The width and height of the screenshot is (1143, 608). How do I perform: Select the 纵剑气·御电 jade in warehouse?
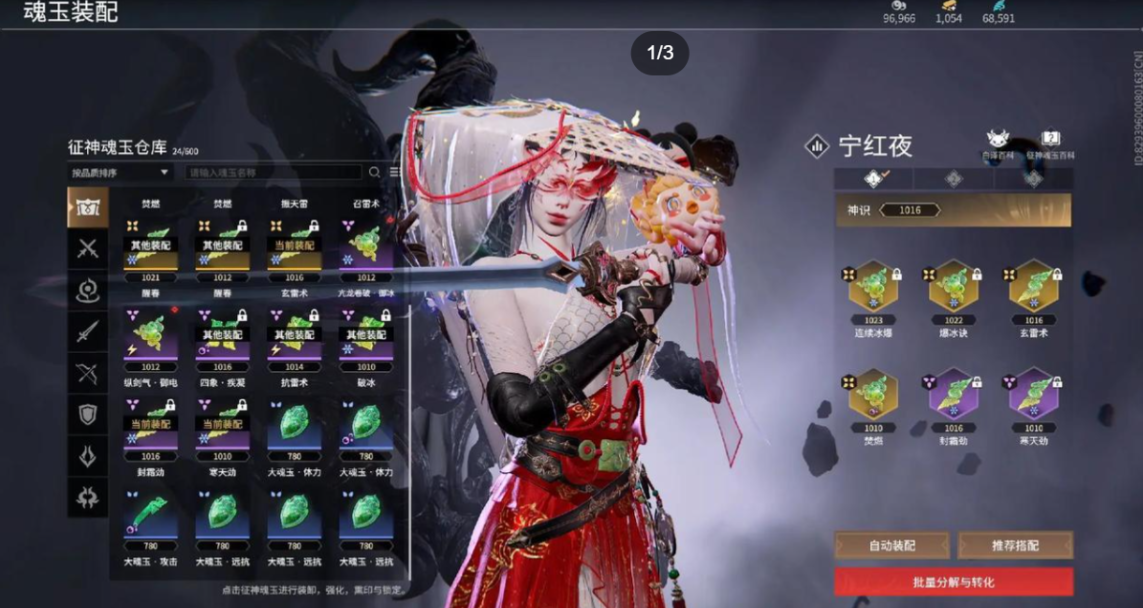coord(149,332)
